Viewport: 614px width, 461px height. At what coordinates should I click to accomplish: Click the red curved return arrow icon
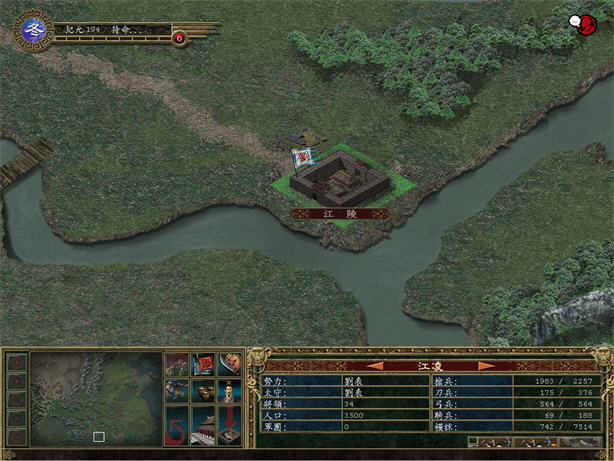coord(177,424)
